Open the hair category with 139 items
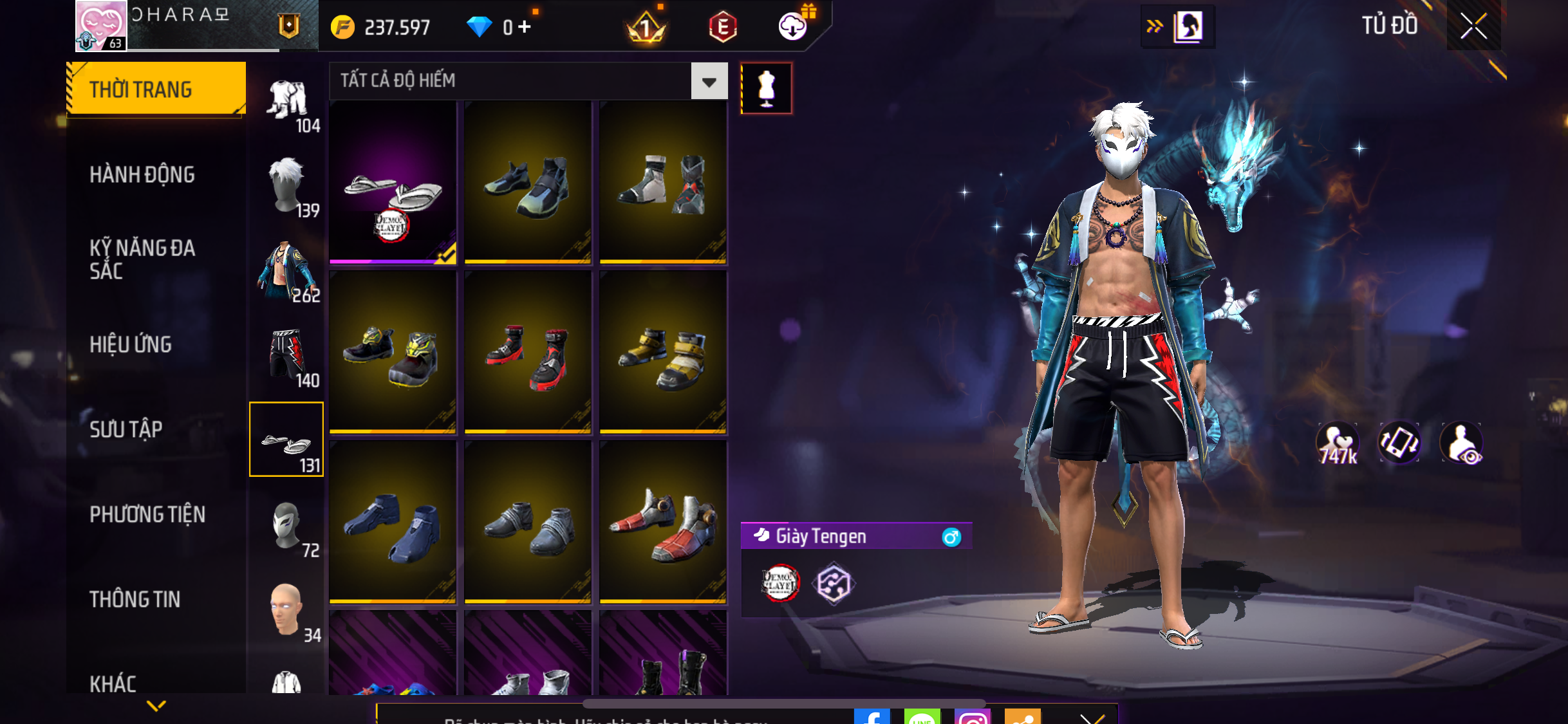This screenshot has height=724, width=1568. (287, 186)
